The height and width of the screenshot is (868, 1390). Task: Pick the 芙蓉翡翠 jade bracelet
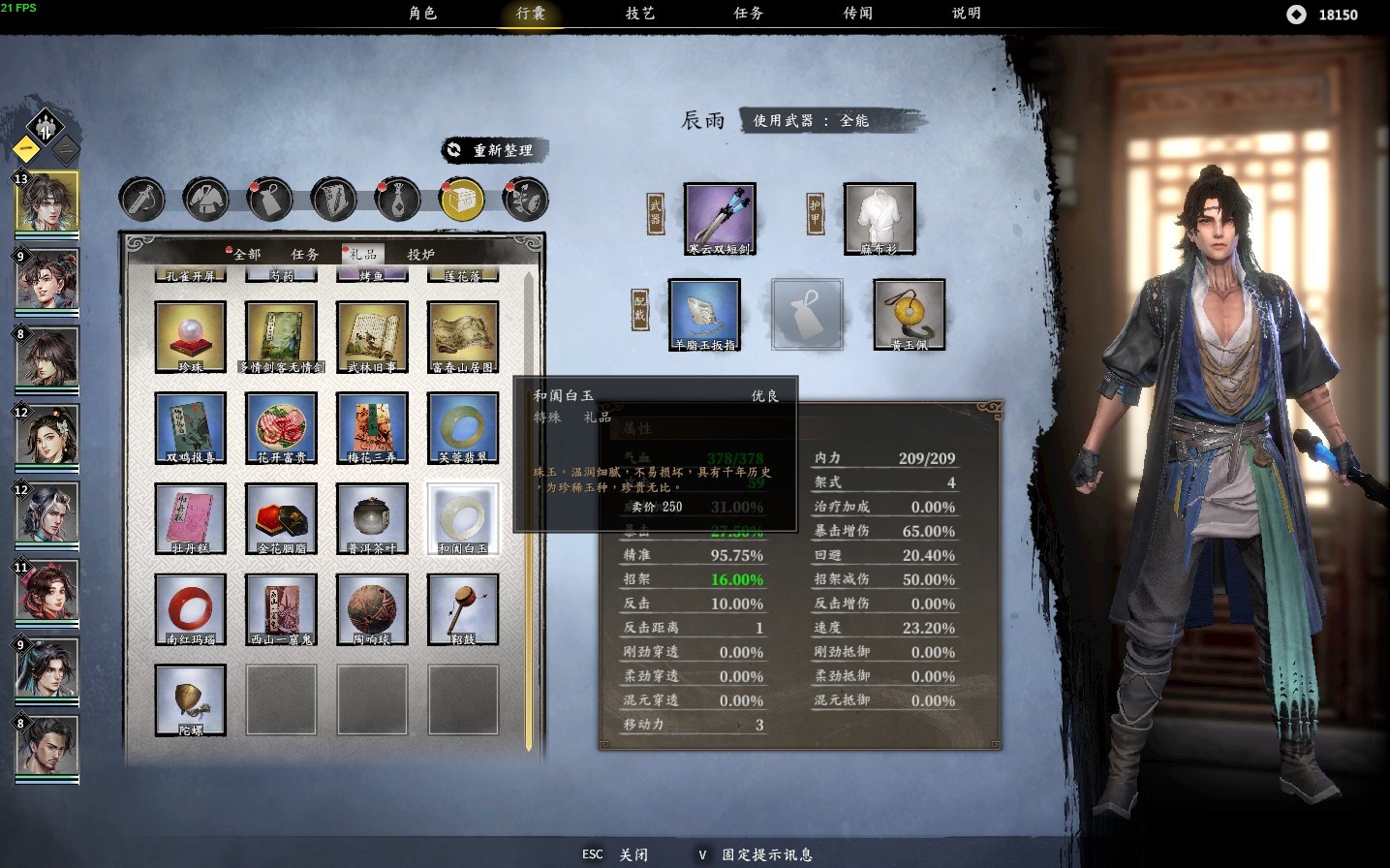tap(463, 427)
